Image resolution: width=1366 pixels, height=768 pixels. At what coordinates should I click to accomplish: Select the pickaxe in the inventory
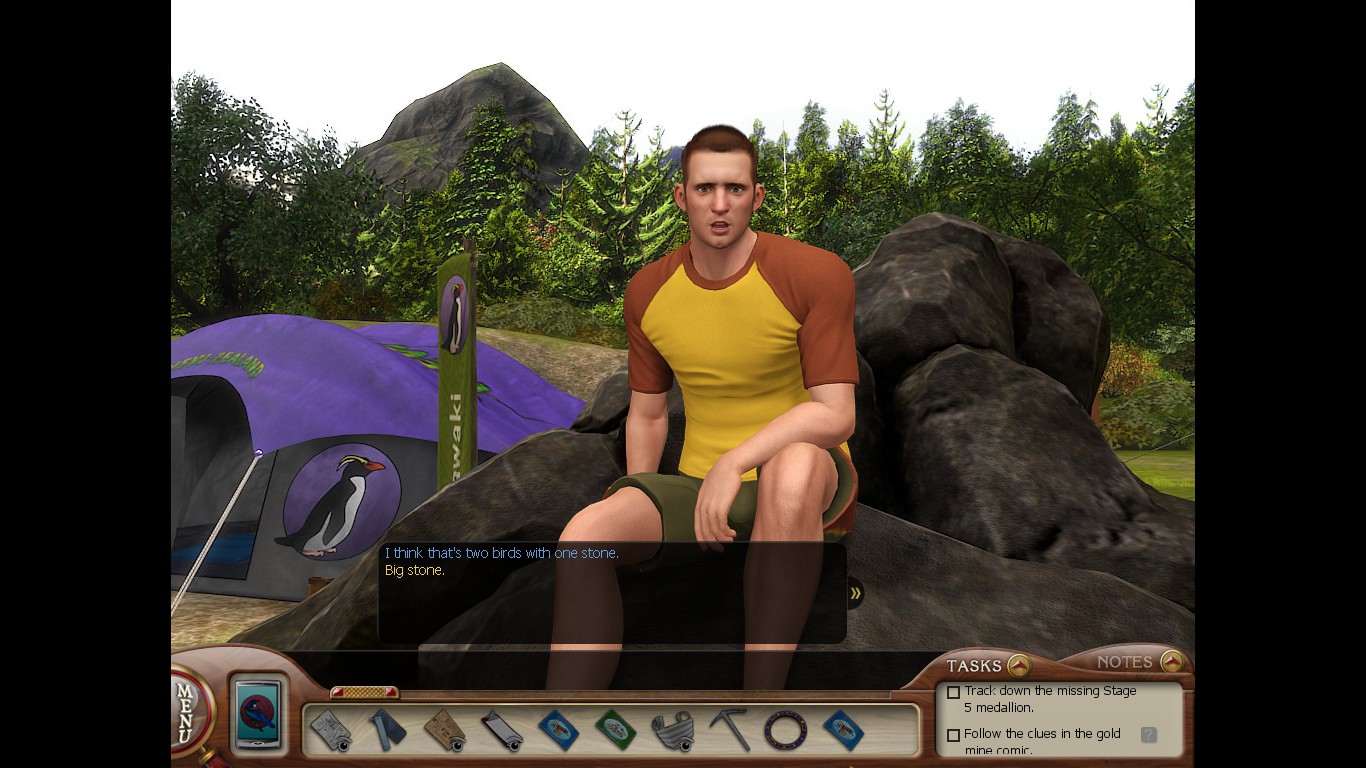[x=730, y=730]
